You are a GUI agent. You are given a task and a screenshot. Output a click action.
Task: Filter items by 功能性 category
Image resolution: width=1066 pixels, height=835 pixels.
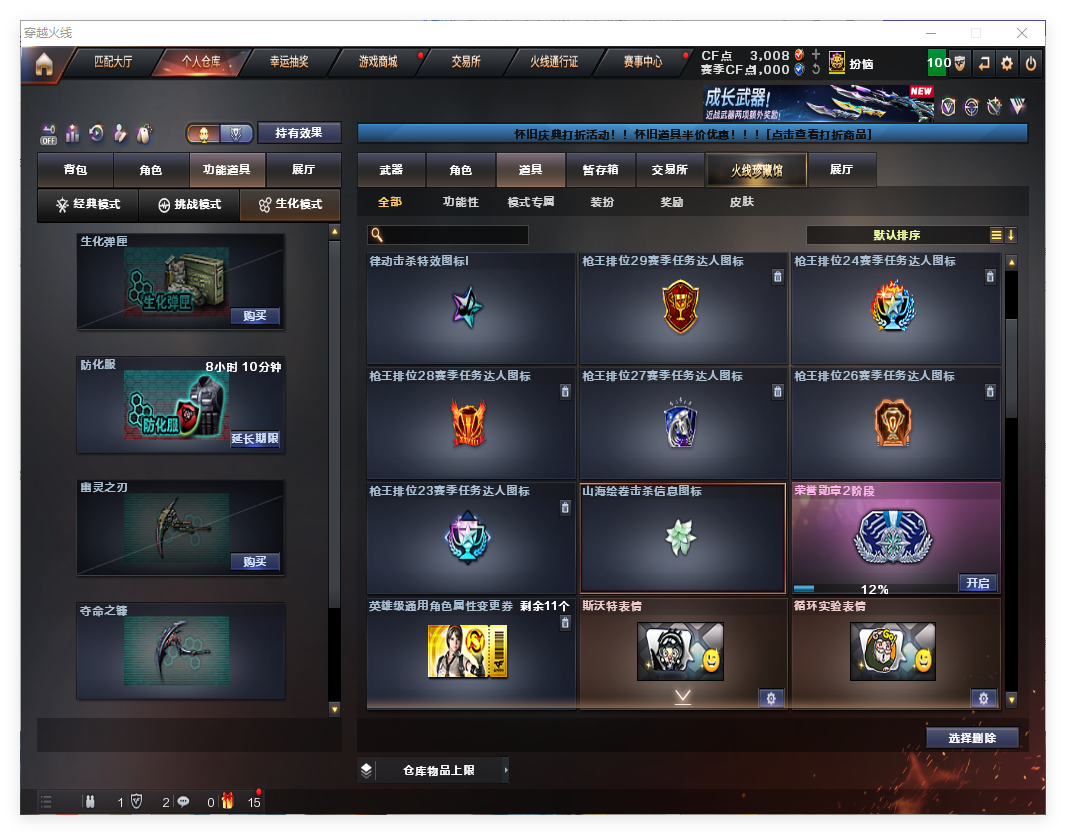460,202
